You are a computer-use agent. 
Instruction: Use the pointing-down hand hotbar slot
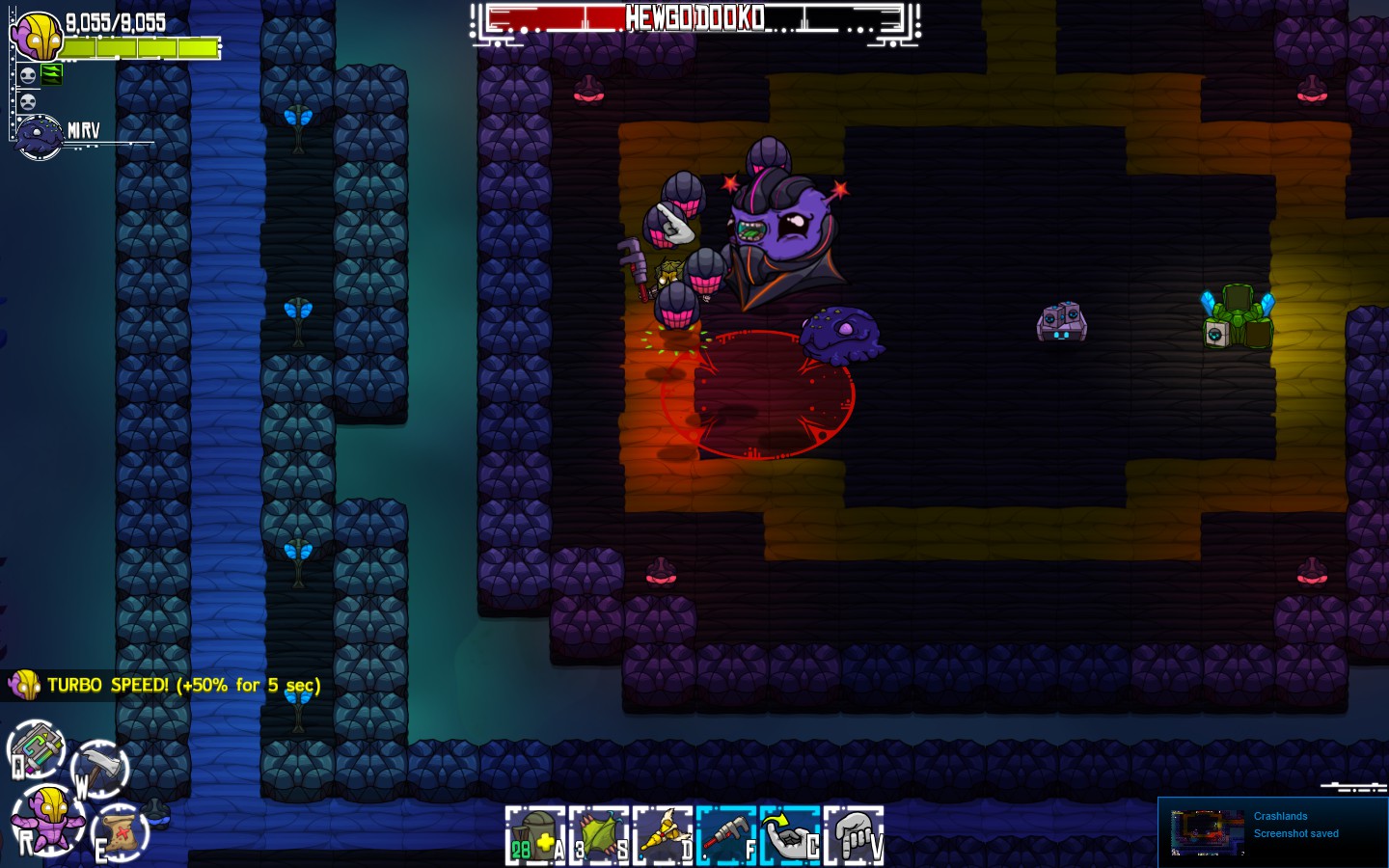tap(854, 836)
